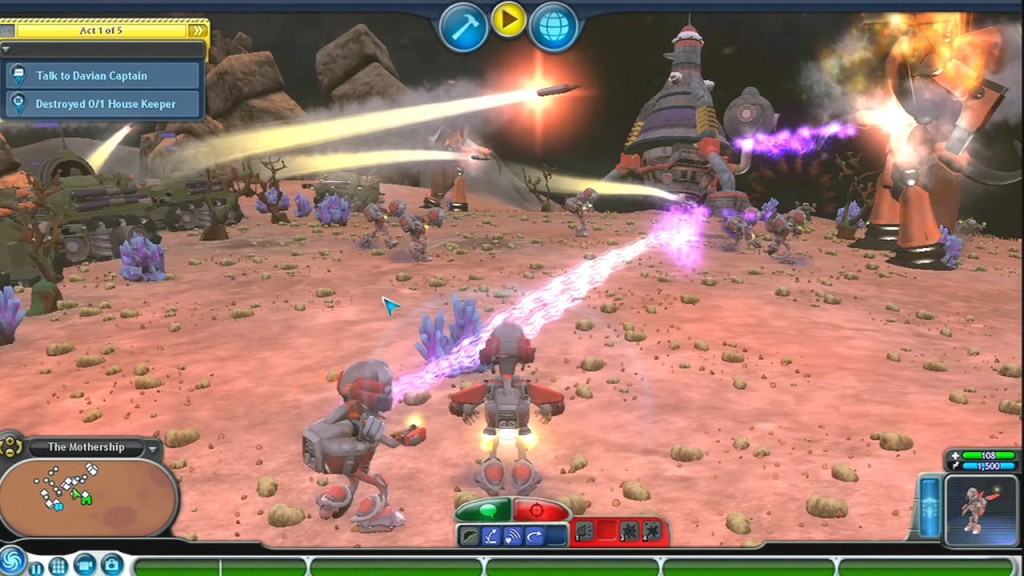Click the yellow play button
This screenshot has height=576, width=1024.
click(x=508, y=20)
